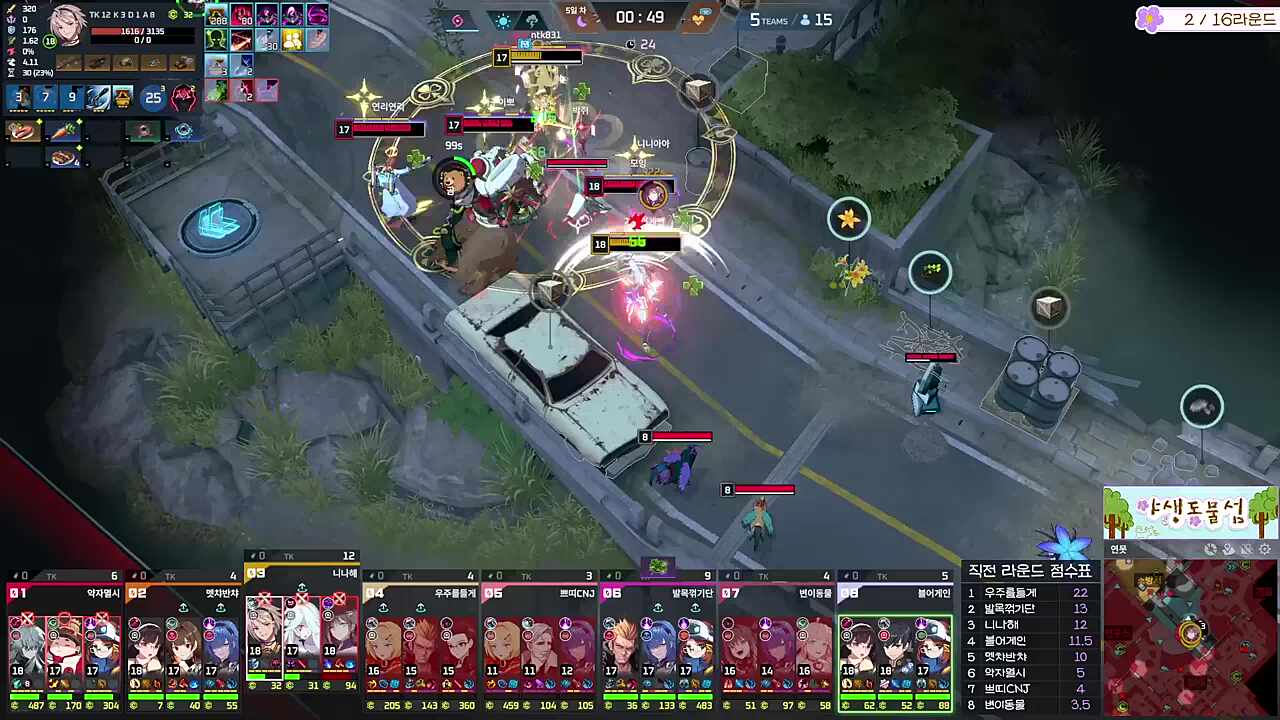This screenshot has width=1280, height=720.
Task: Click the 2/16 round indicator badge
Action: [1207, 19]
